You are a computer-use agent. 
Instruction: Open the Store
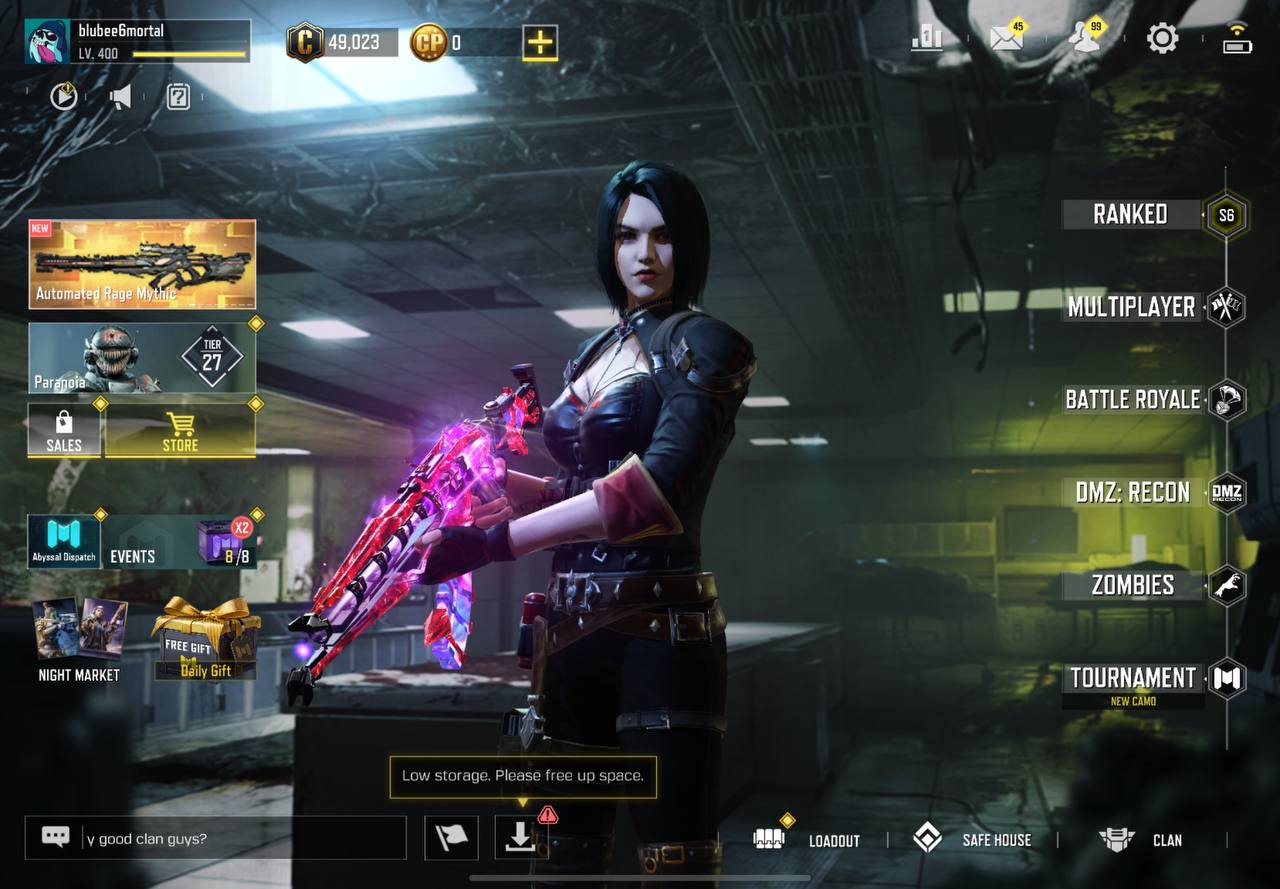coord(180,431)
